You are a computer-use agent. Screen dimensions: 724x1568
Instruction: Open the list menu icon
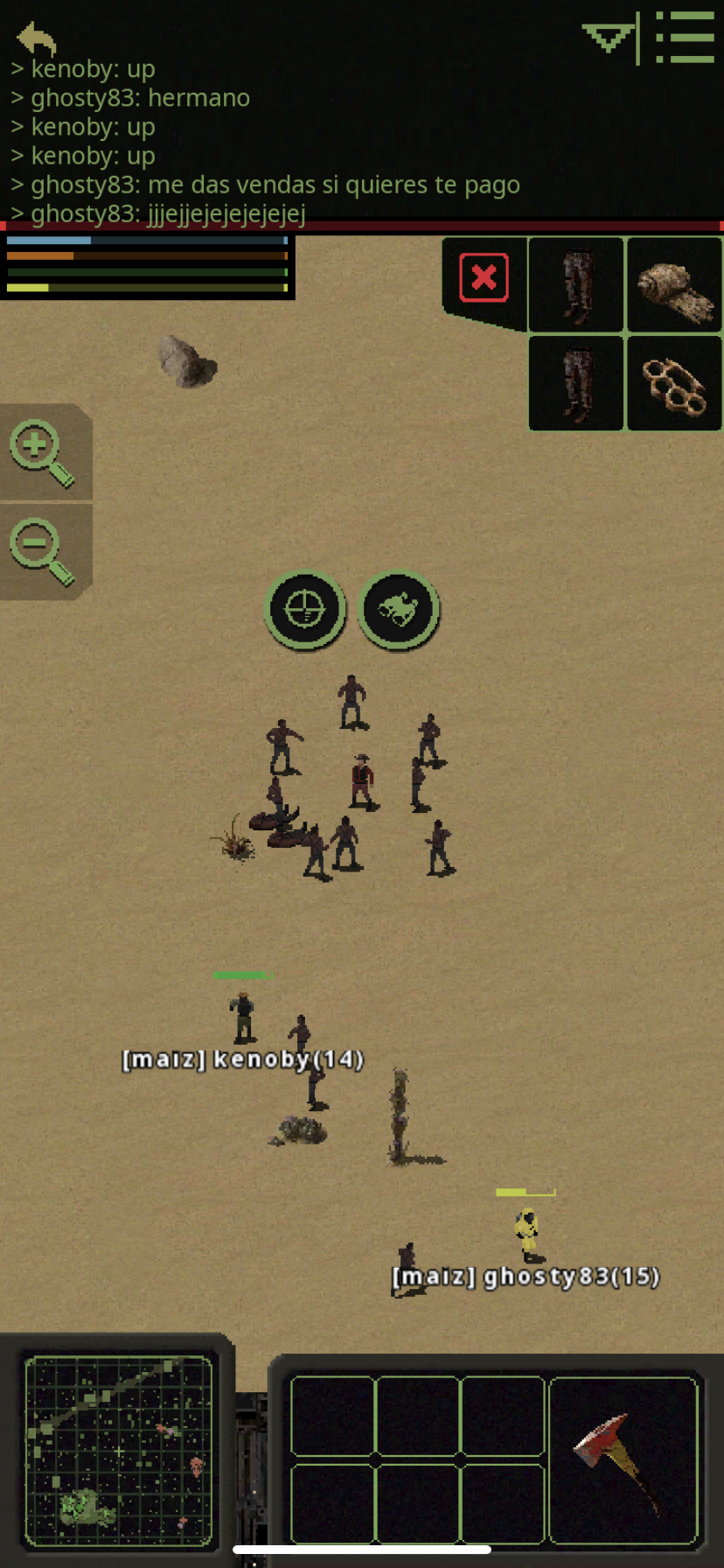pos(685,38)
